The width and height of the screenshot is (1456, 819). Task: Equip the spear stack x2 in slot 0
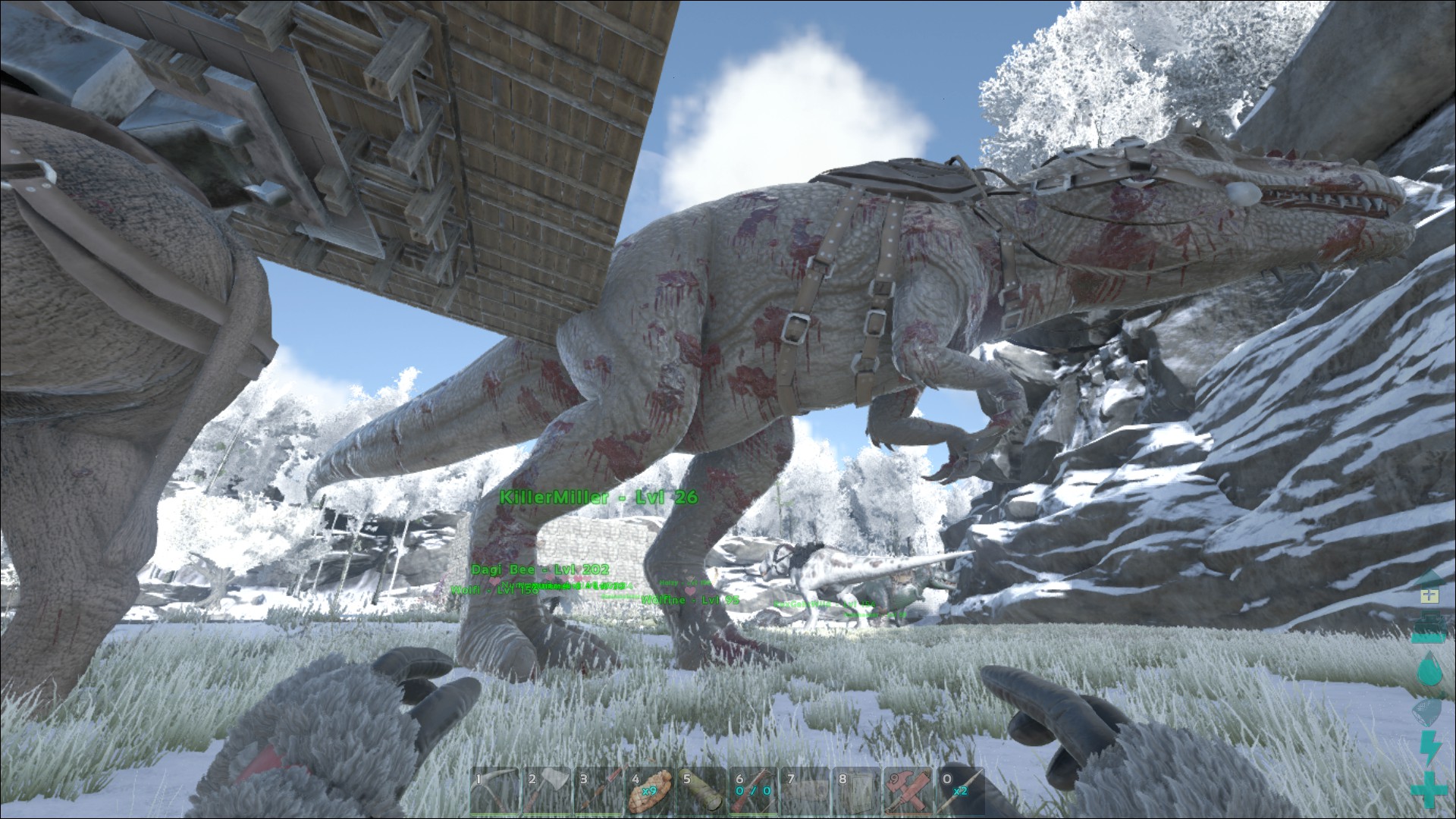[960, 792]
